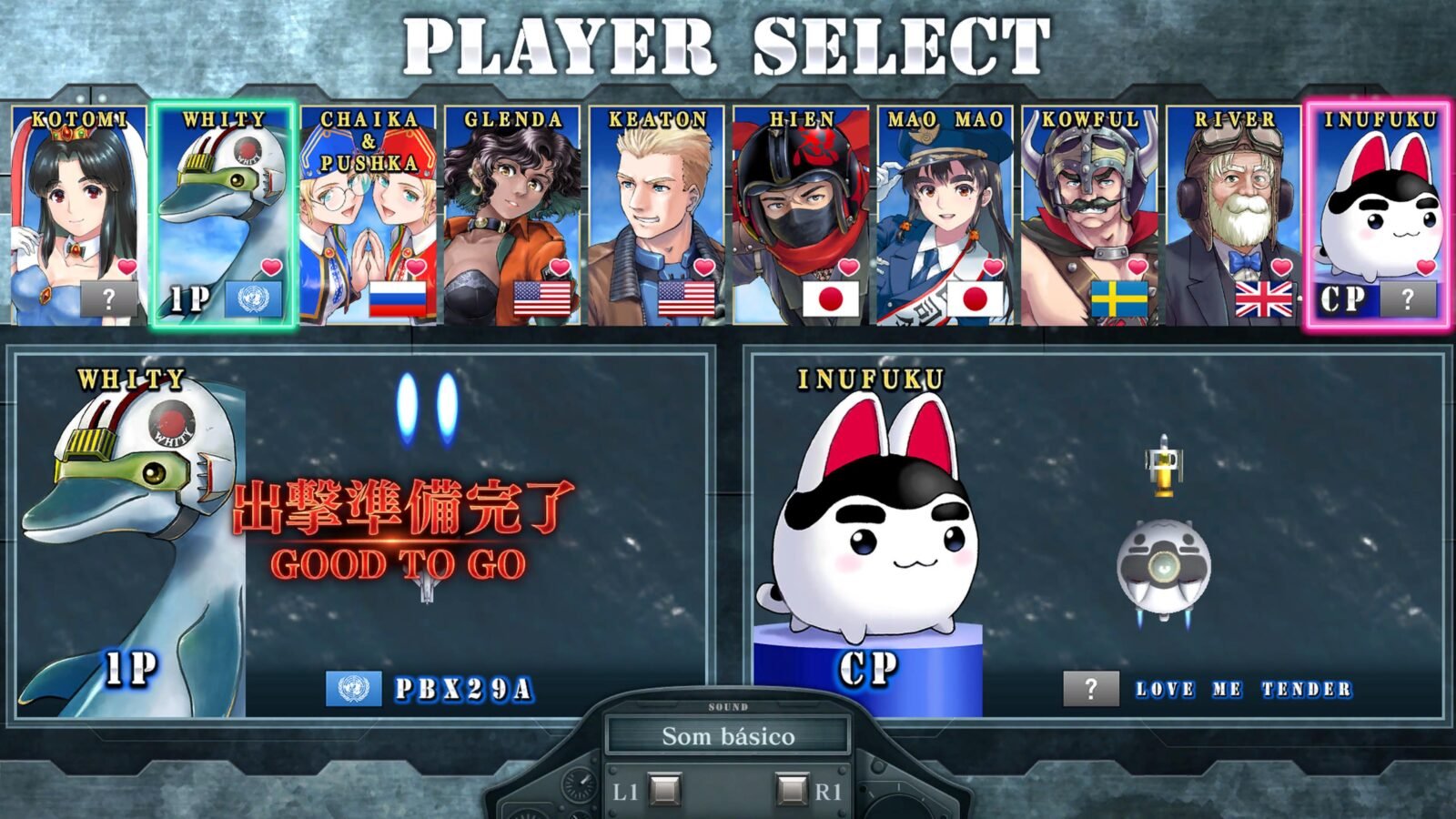
Task: Pick the Mao Mao character card
Action: (x=945, y=216)
